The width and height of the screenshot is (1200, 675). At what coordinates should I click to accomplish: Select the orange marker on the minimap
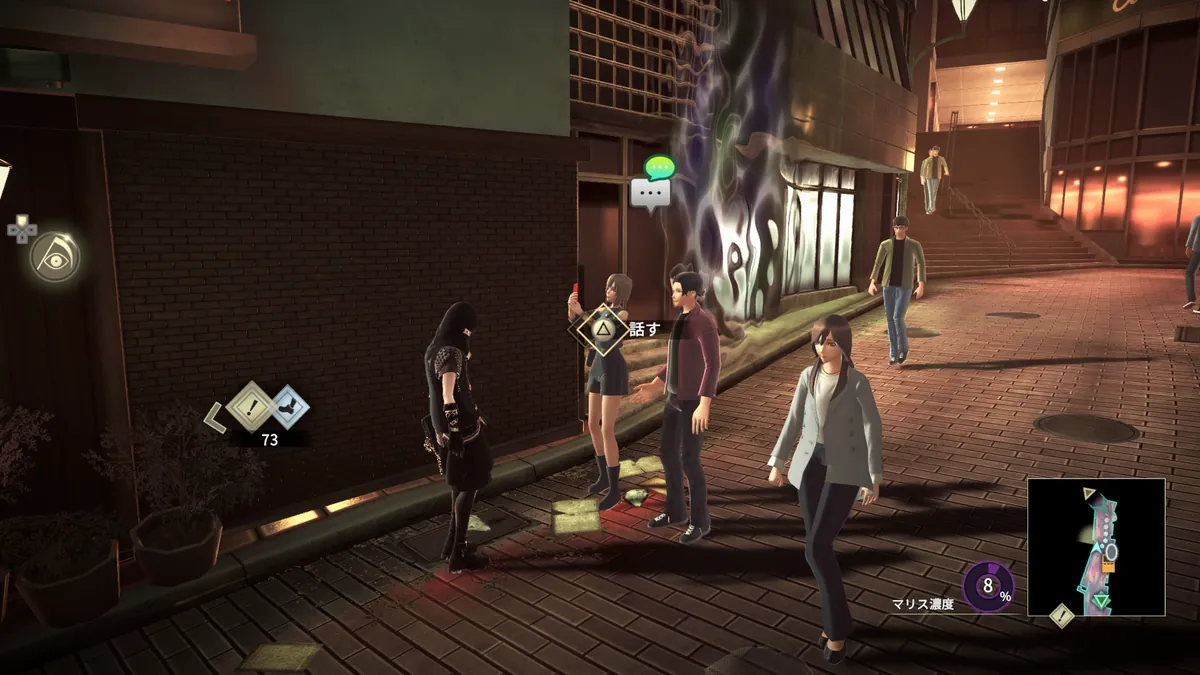coord(1108,566)
